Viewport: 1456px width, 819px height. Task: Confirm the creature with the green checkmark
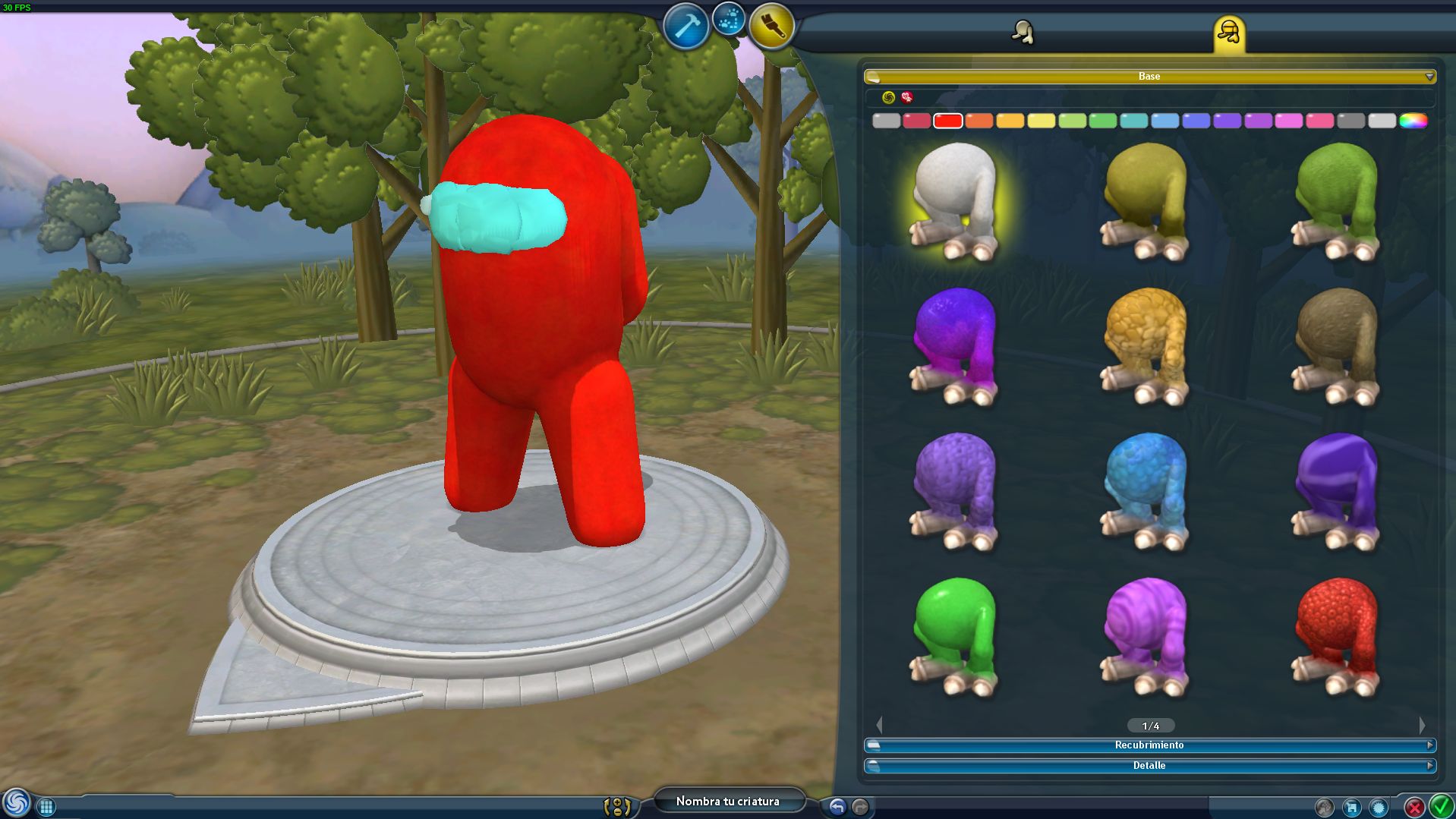[1439, 806]
